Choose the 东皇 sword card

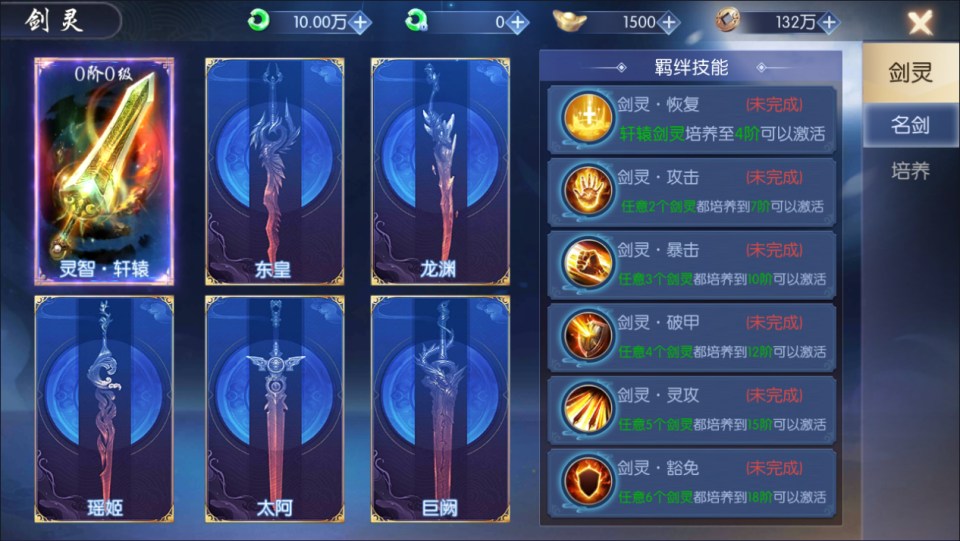coord(272,171)
